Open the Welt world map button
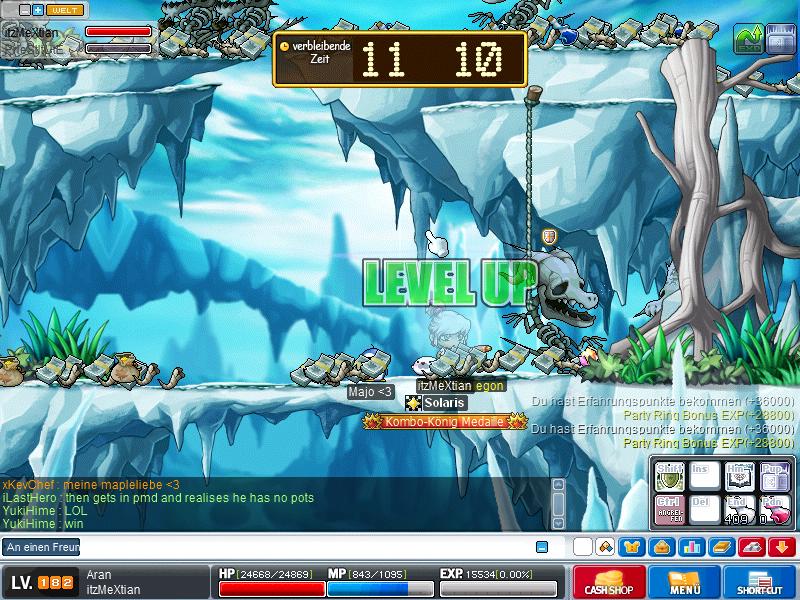The image size is (800, 600). (x=66, y=9)
